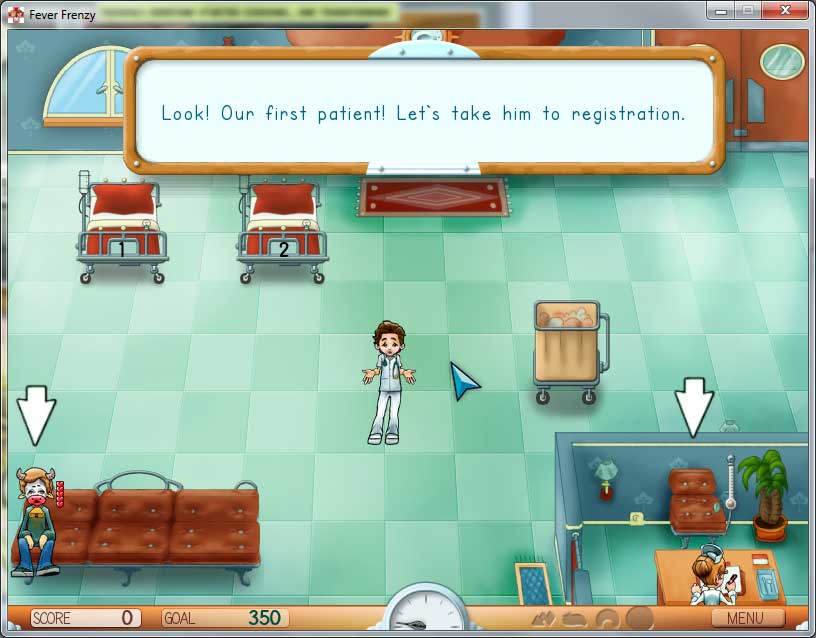The width and height of the screenshot is (816, 638).
Task: Minimize the Fever Frenzy window
Action: tap(723, 11)
